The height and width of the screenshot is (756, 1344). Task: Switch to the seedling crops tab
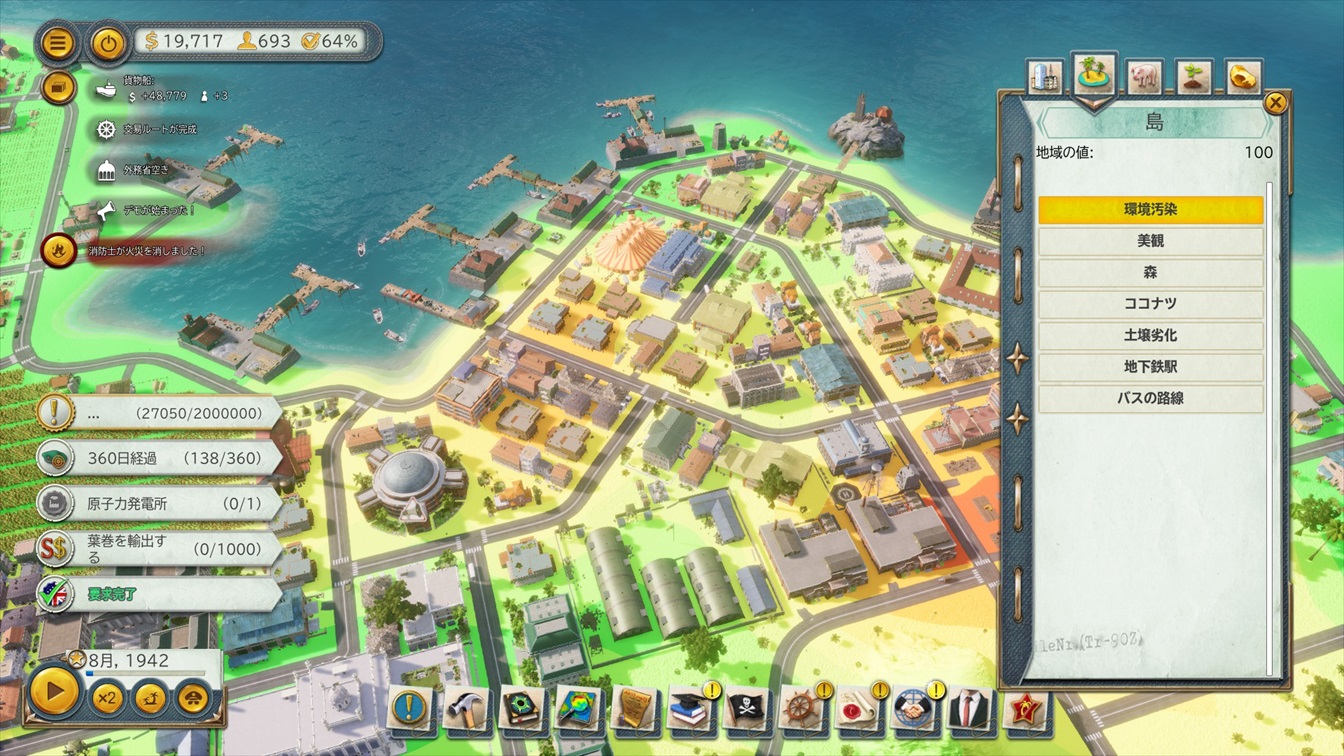(1193, 77)
